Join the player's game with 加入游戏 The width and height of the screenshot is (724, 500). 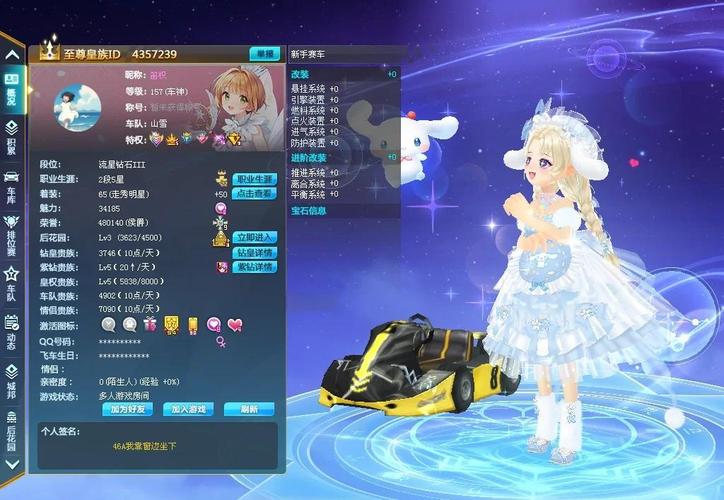[x=187, y=409]
